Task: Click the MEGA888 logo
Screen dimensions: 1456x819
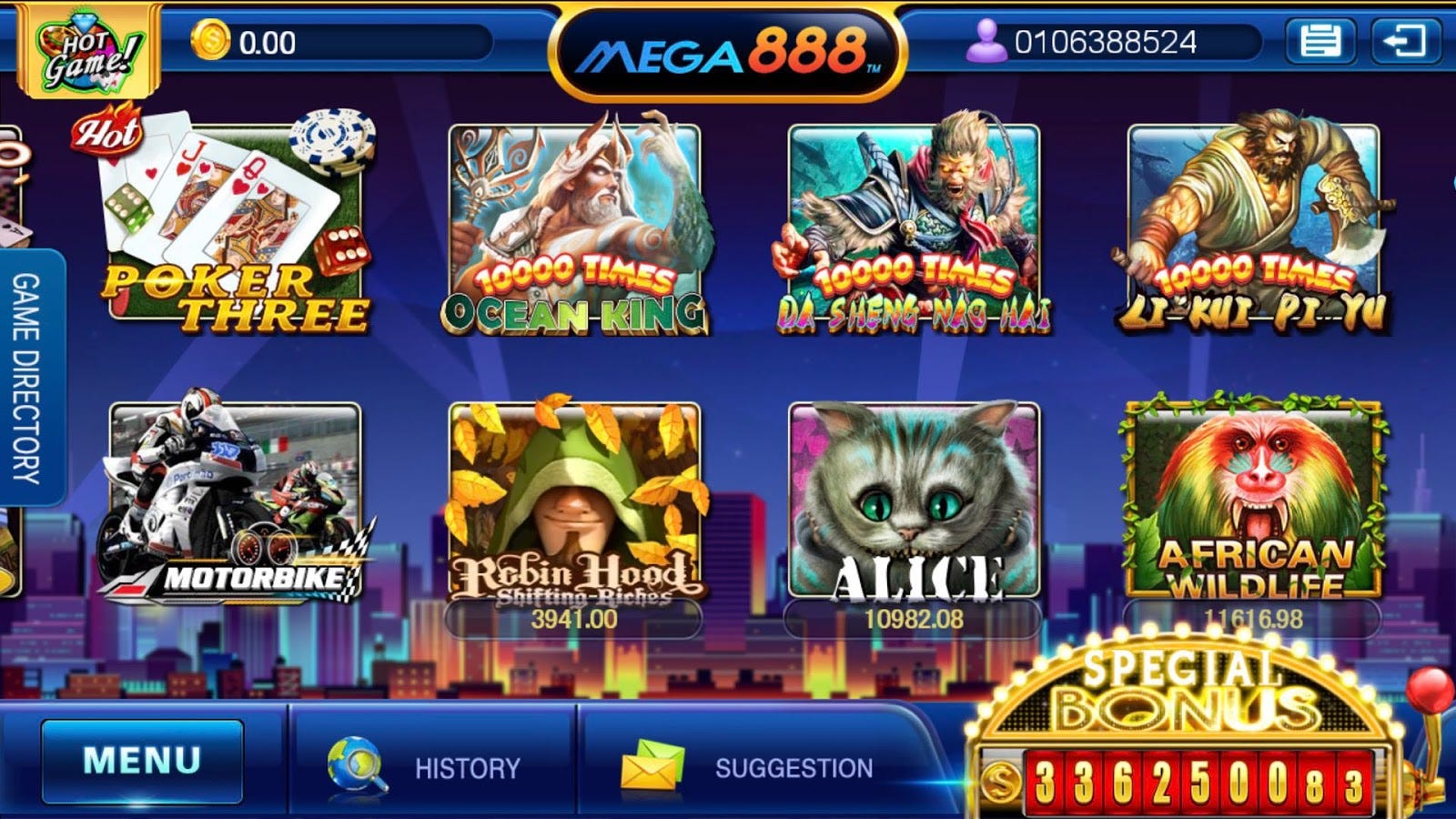Action: click(x=726, y=50)
